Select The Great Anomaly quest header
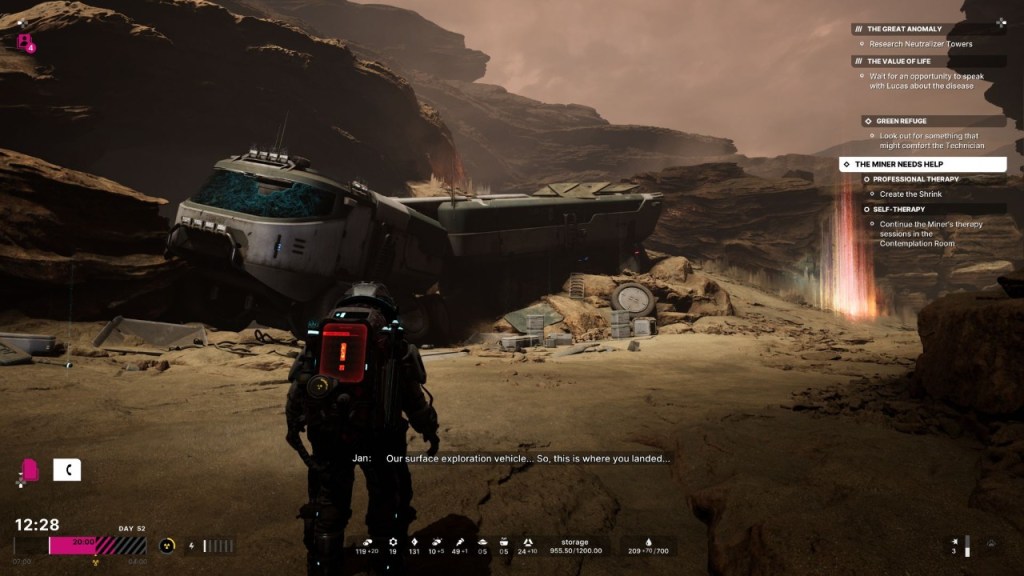Screen dimensions: 1024x576 [903, 29]
